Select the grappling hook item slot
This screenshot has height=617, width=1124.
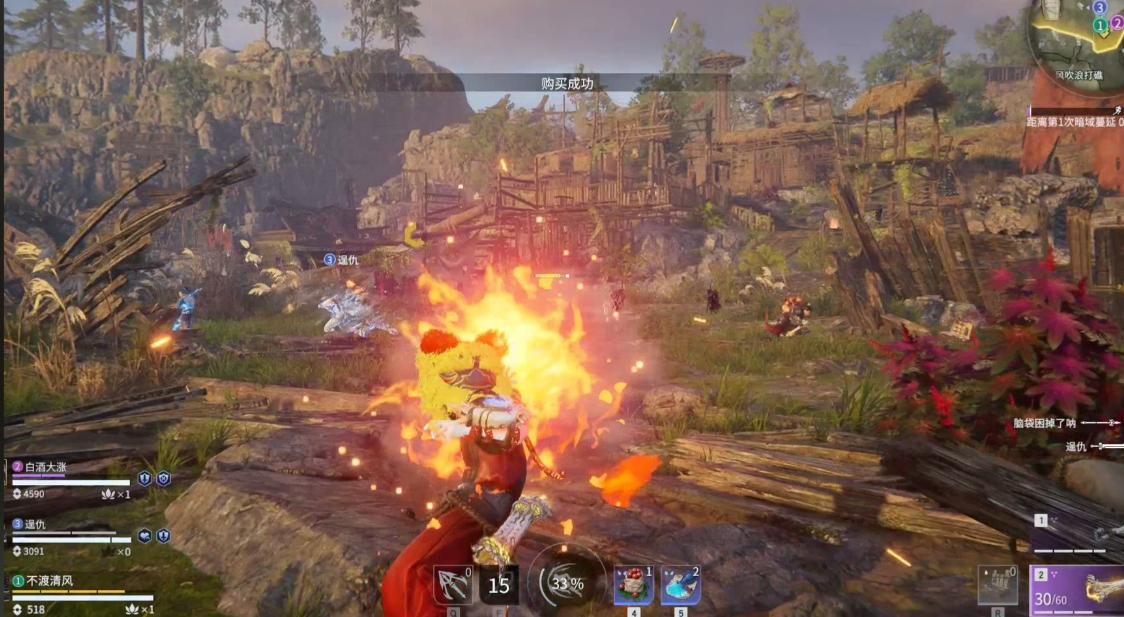point(452,585)
